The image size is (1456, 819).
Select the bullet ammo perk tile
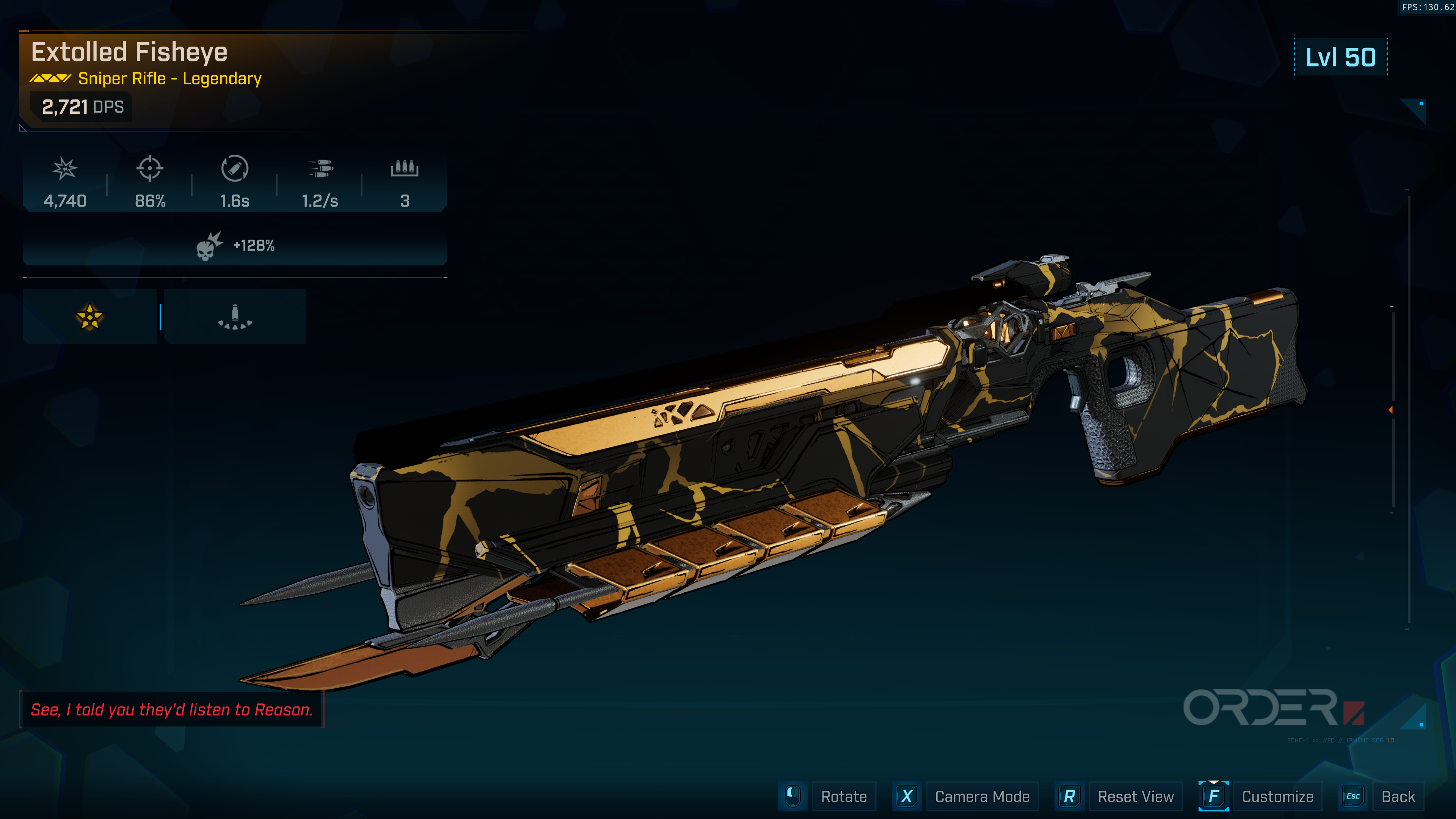point(235,317)
